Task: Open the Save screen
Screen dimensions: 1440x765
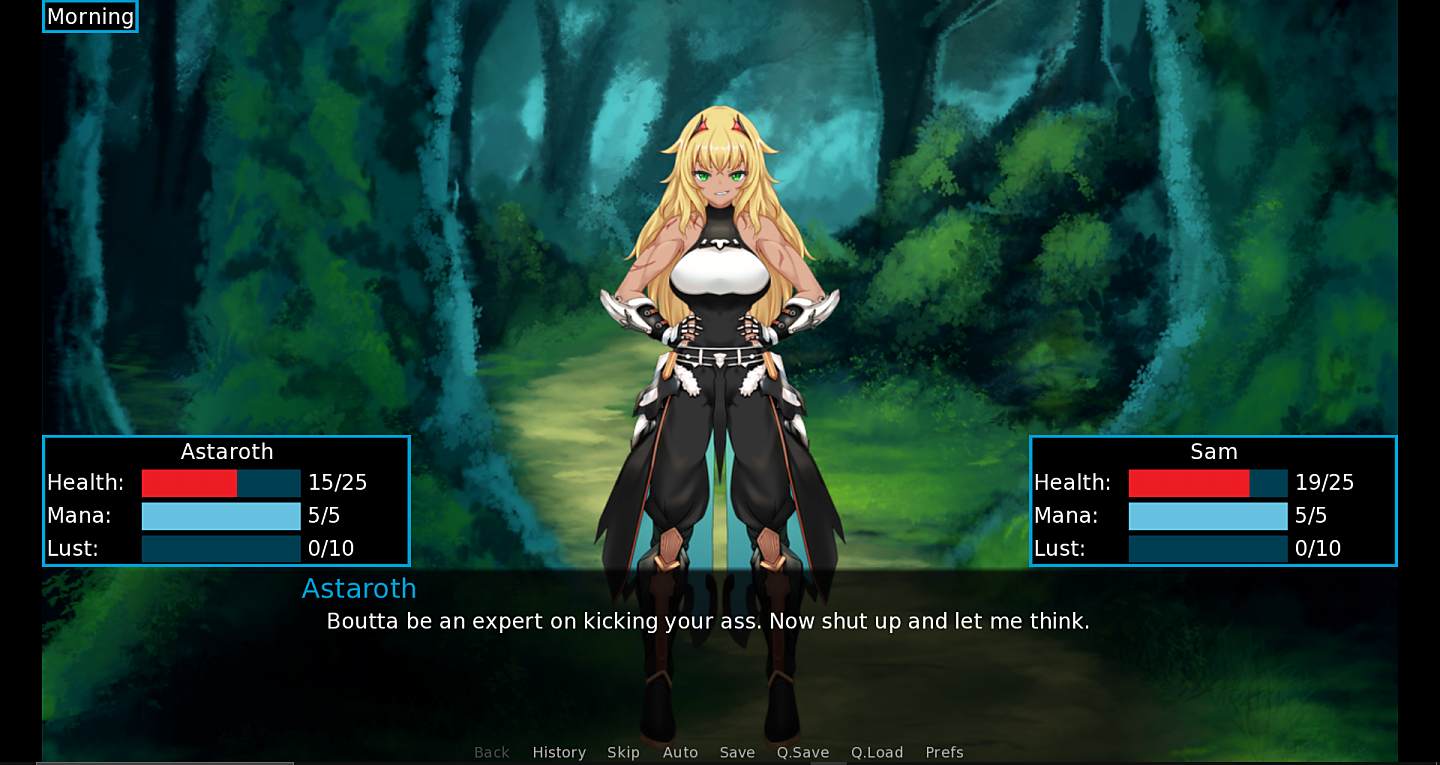Action: click(737, 752)
